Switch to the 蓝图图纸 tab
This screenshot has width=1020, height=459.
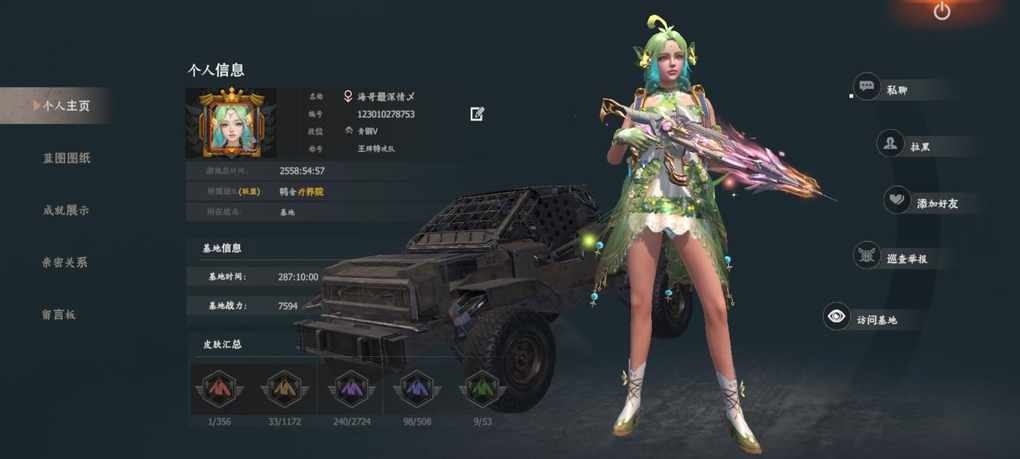[66, 158]
